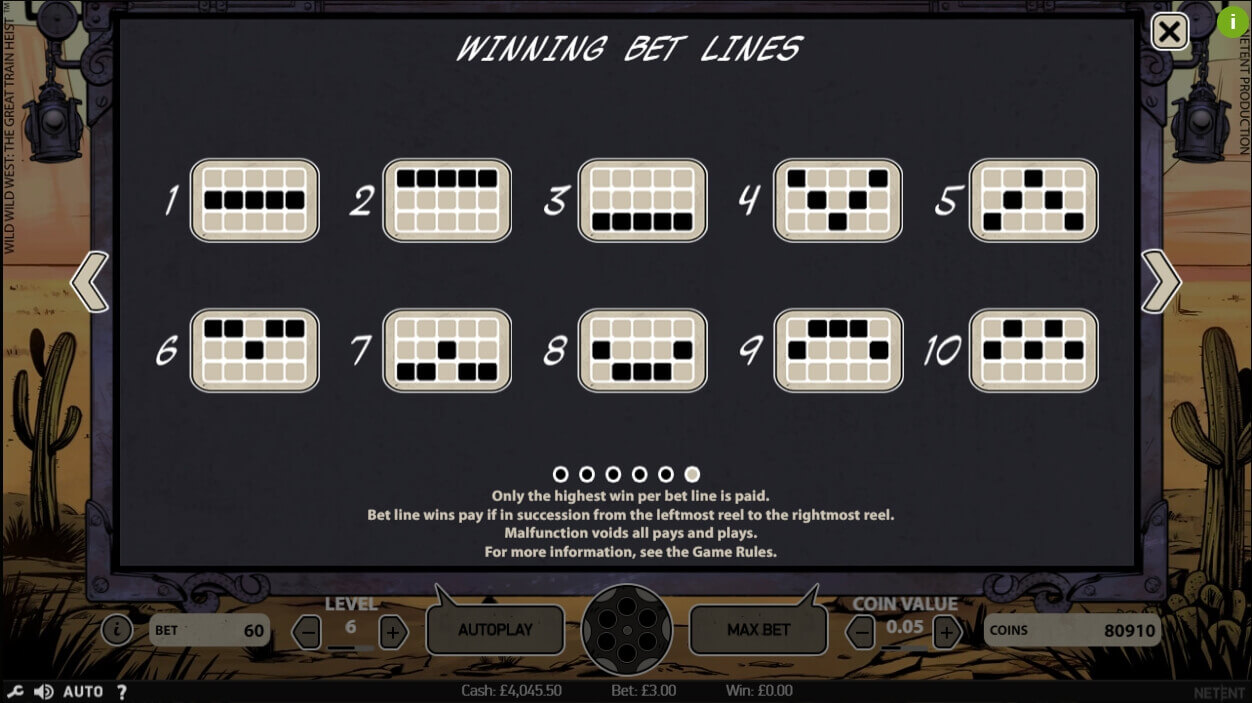Close the winning bet lines paytable
1252x703 pixels.
1169,32
